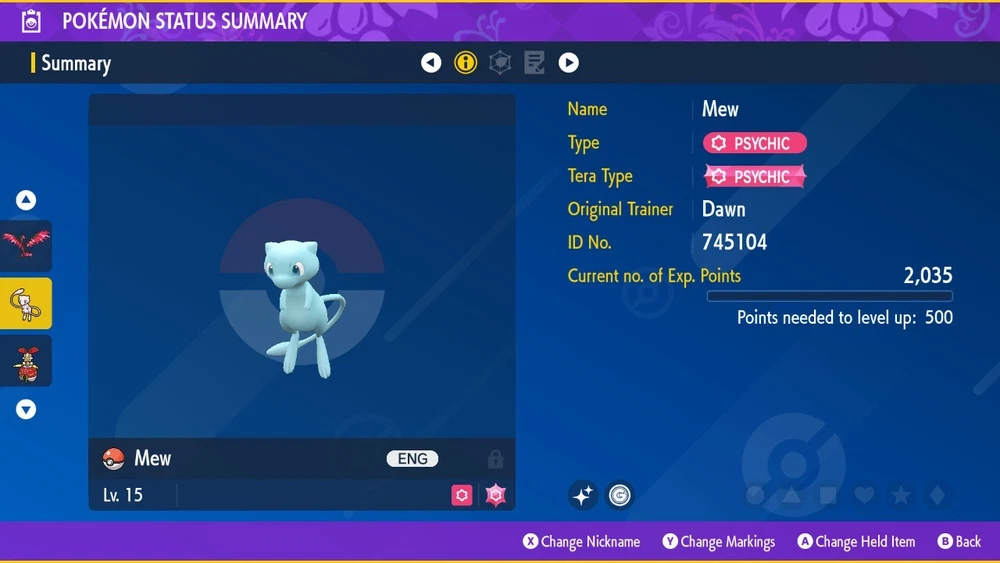
Task: Select the red bird Pokémon in party
Action: pyautogui.click(x=26, y=246)
